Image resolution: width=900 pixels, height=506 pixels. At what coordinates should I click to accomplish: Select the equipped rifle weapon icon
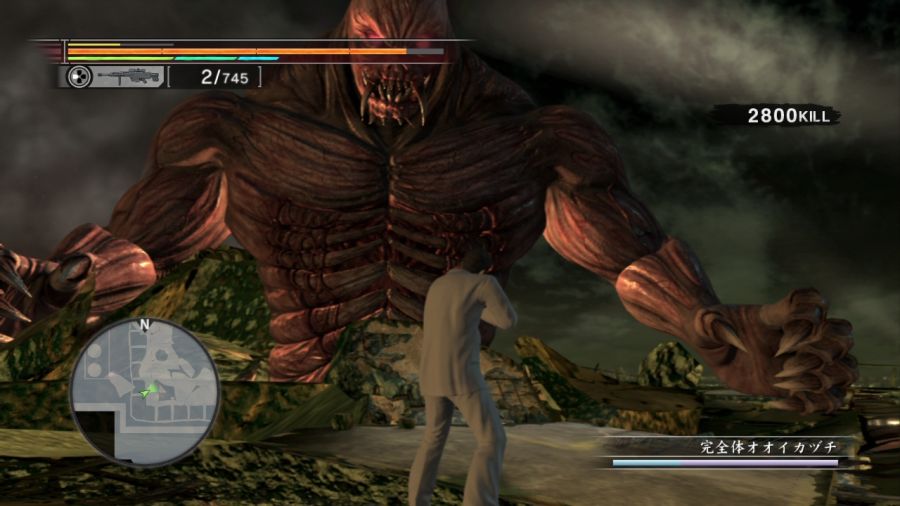pos(129,77)
